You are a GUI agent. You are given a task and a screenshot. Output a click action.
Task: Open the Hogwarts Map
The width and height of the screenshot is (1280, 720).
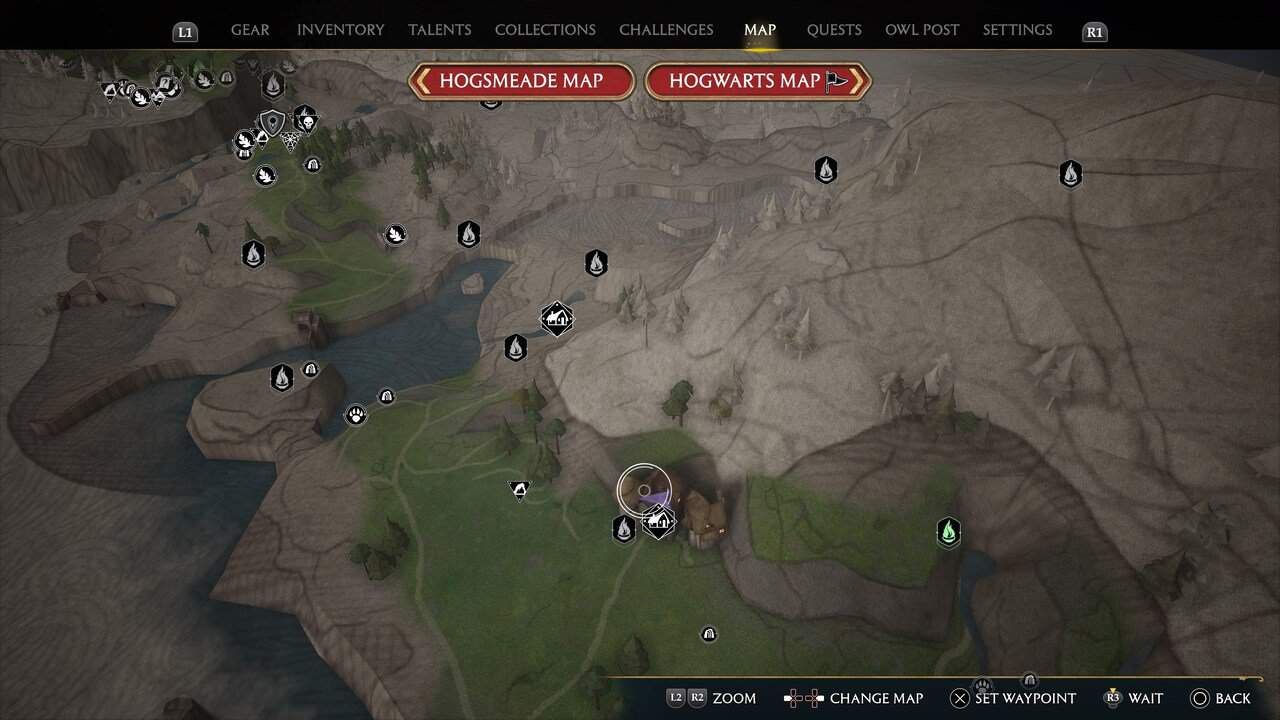[x=757, y=81]
